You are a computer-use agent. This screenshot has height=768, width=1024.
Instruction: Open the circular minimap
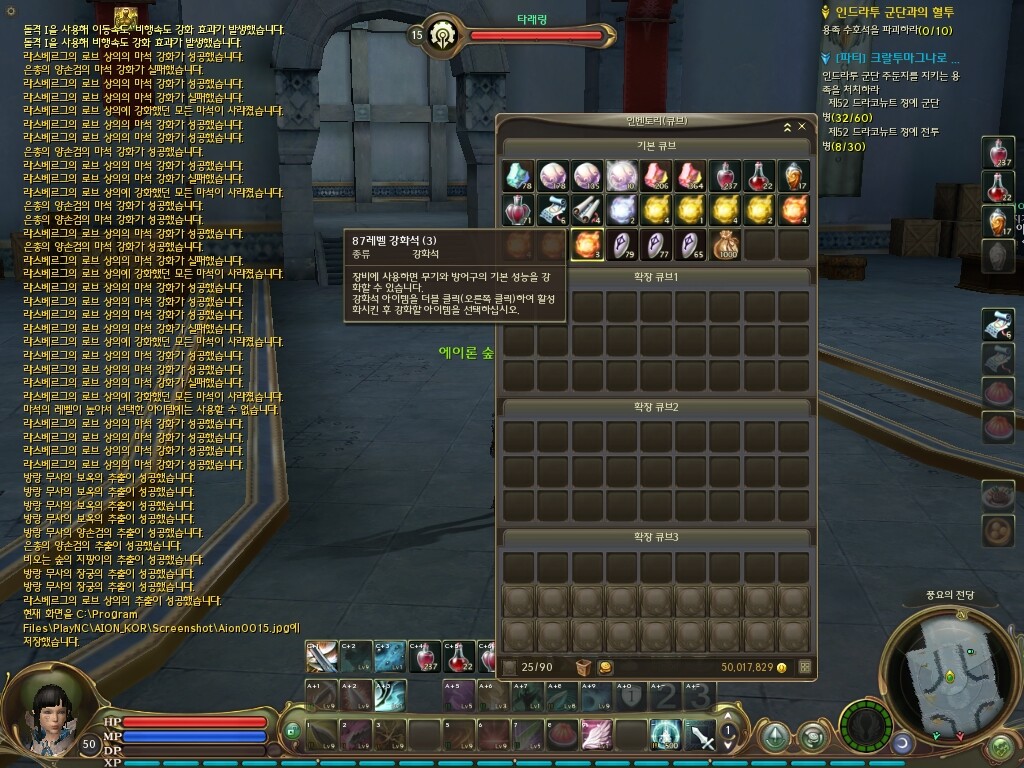point(950,668)
